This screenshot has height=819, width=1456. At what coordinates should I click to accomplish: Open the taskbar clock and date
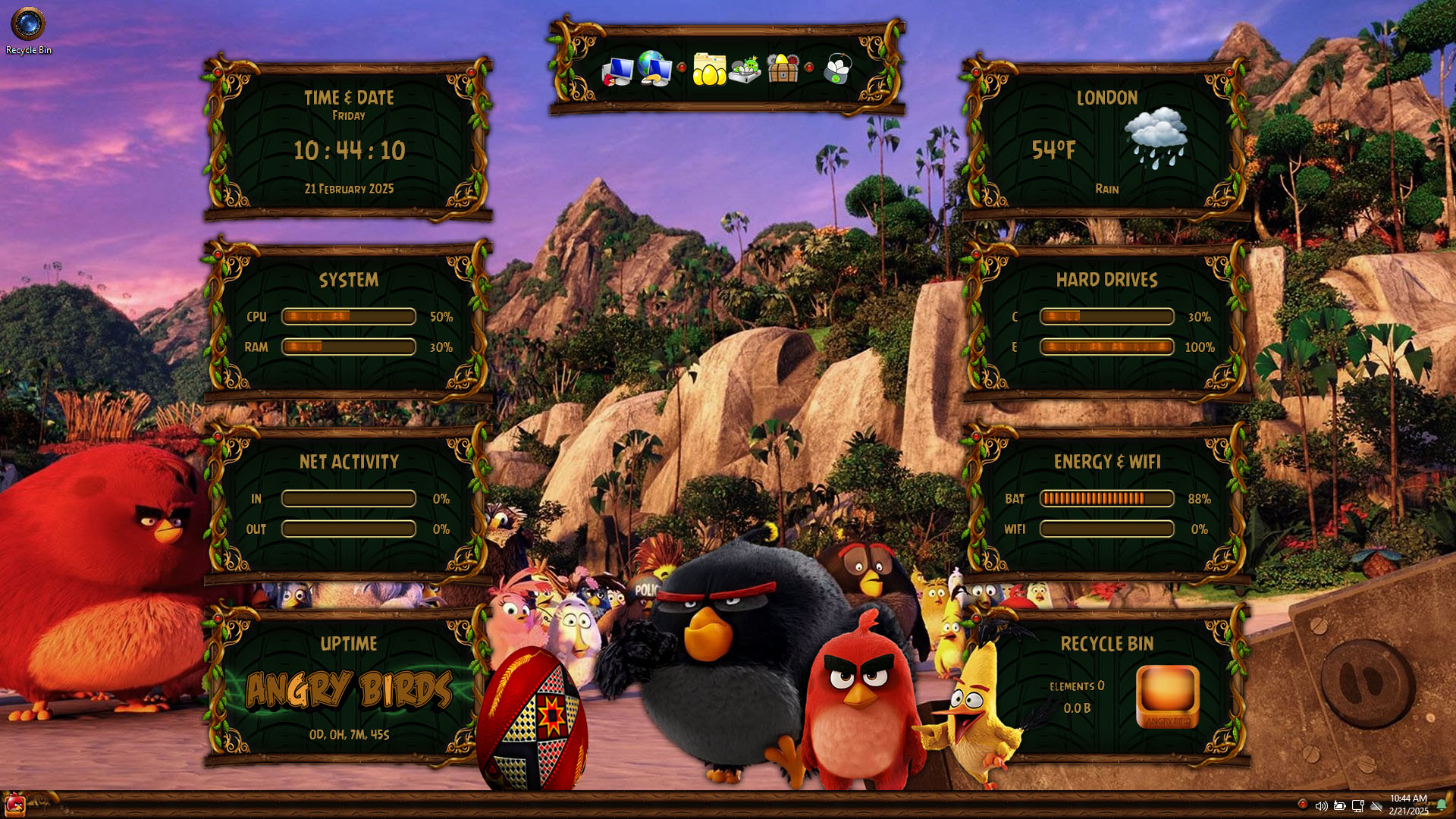coord(1408,805)
